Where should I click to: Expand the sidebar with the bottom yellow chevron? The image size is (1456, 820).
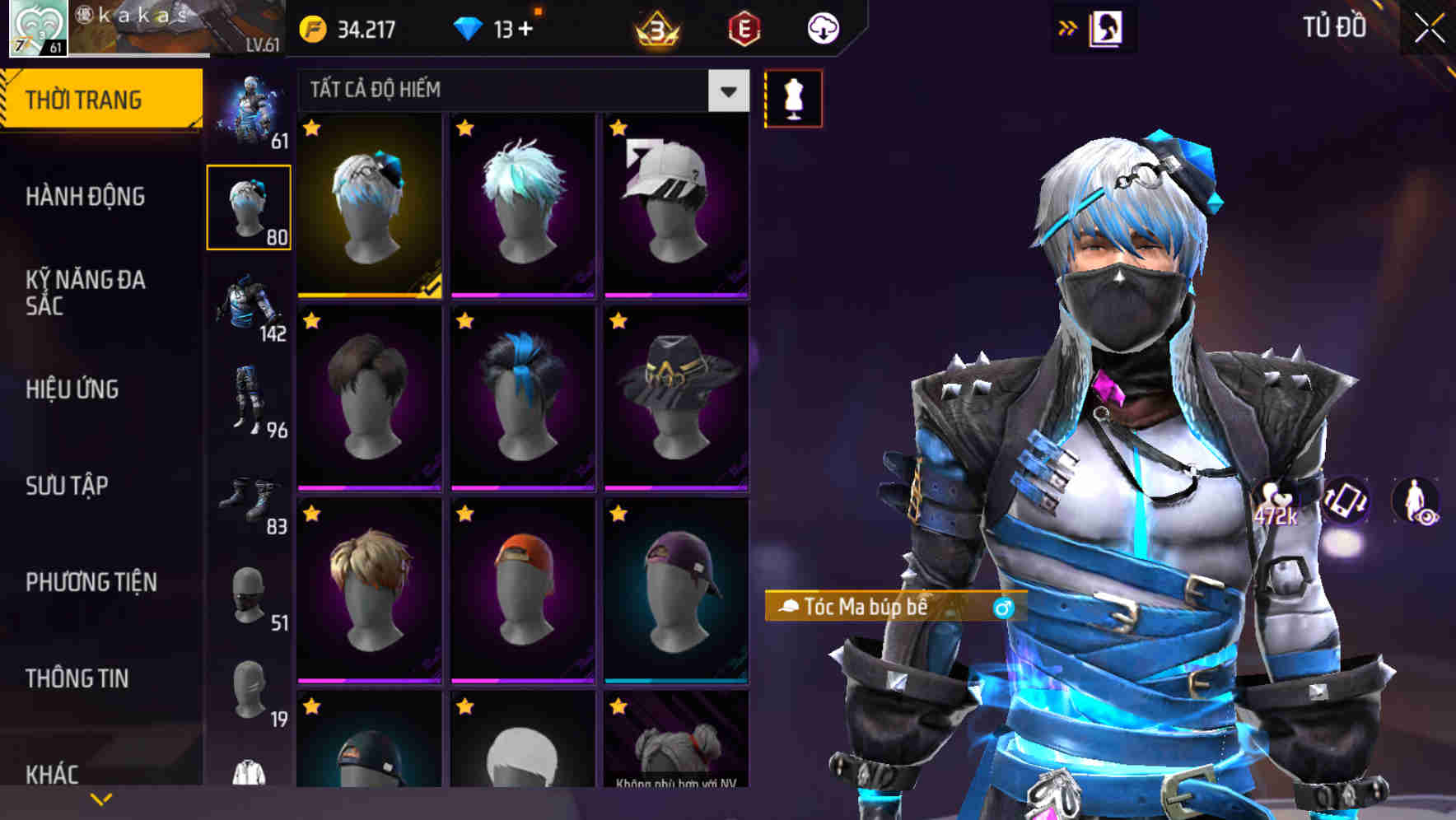[x=100, y=798]
